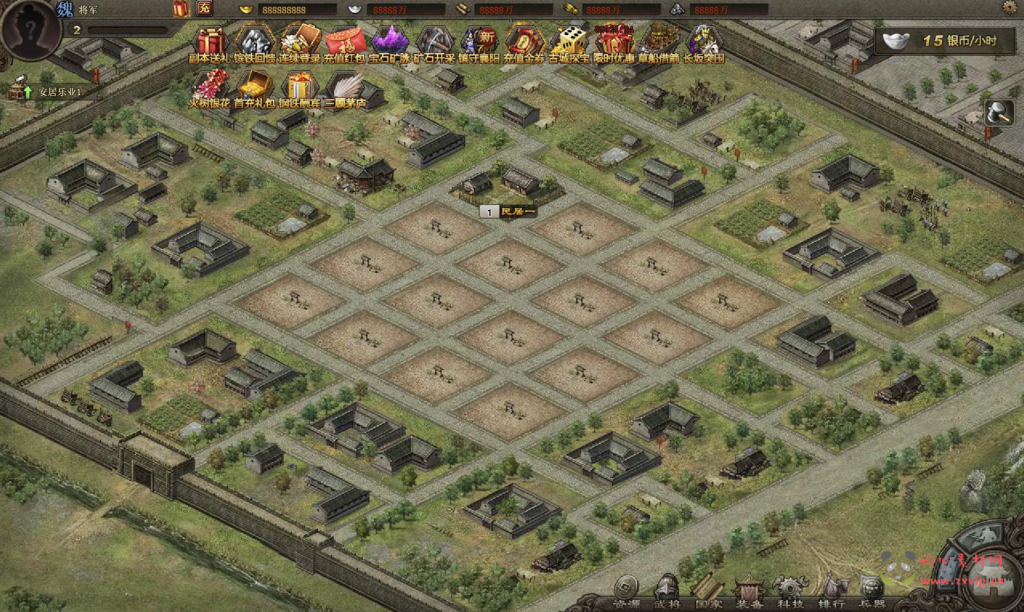Screen dimensions: 1024x612
Task: Open the 镔铁回馈 iron ore event
Action: (254, 43)
